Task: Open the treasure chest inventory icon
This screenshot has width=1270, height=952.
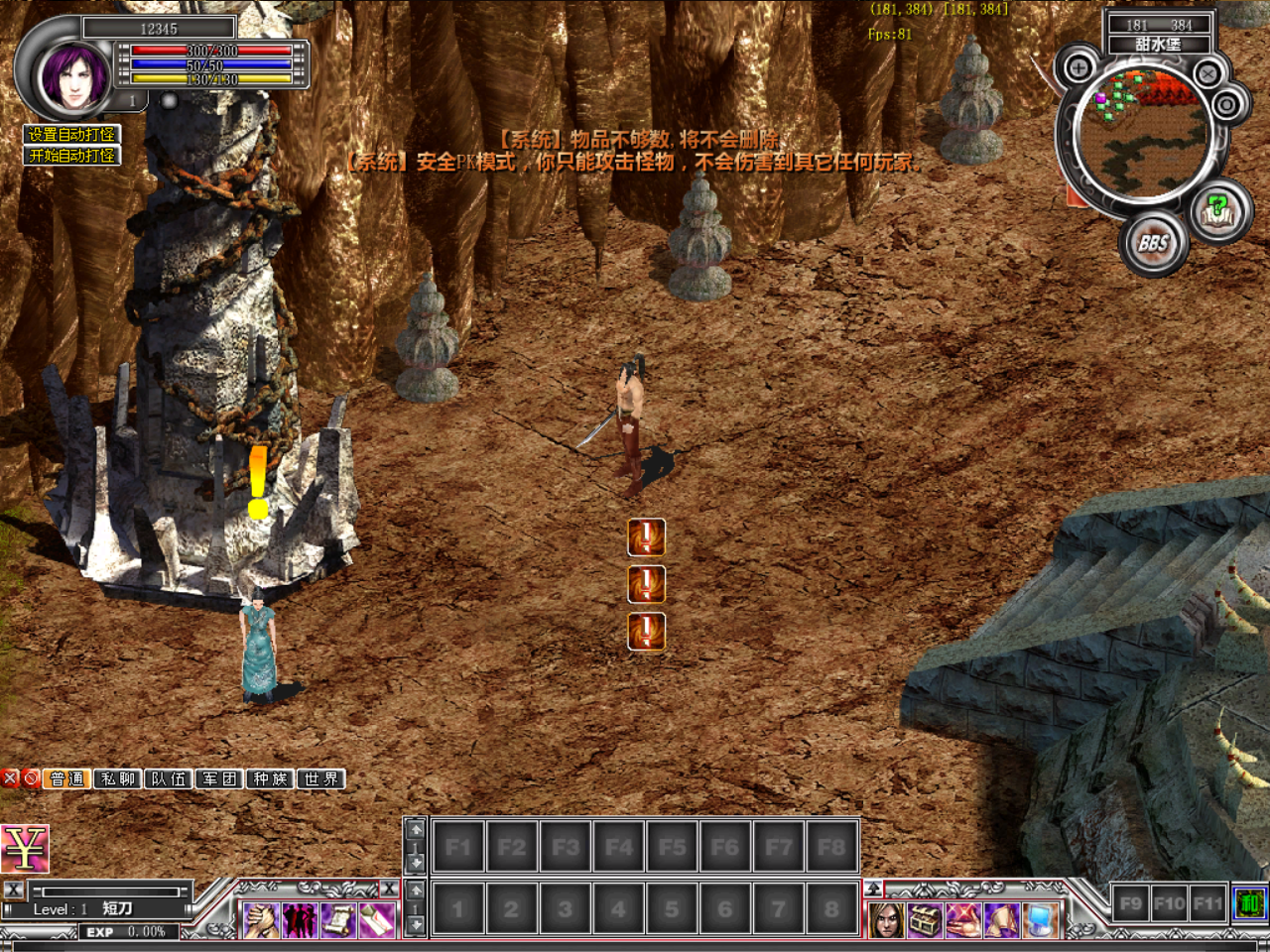Action: pyautogui.click(x=925, y=920)
